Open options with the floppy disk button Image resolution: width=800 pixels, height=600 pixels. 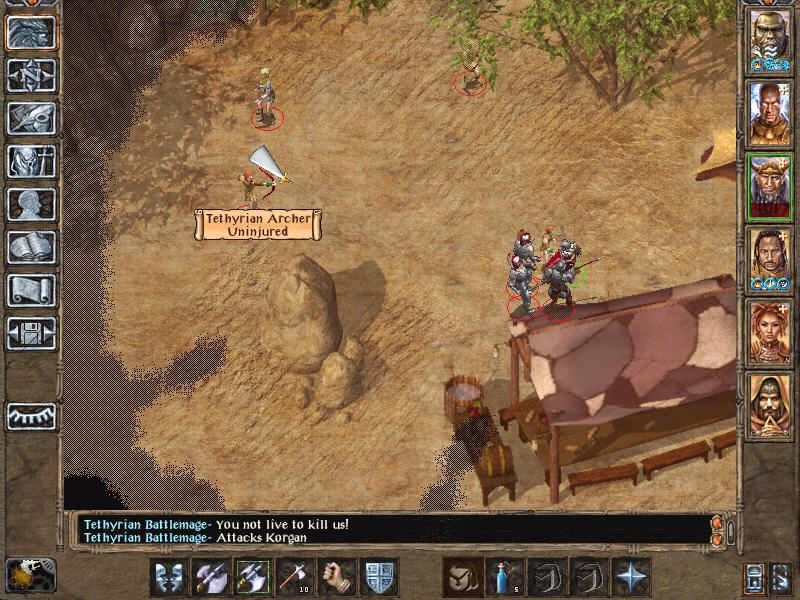pos(30,333)
